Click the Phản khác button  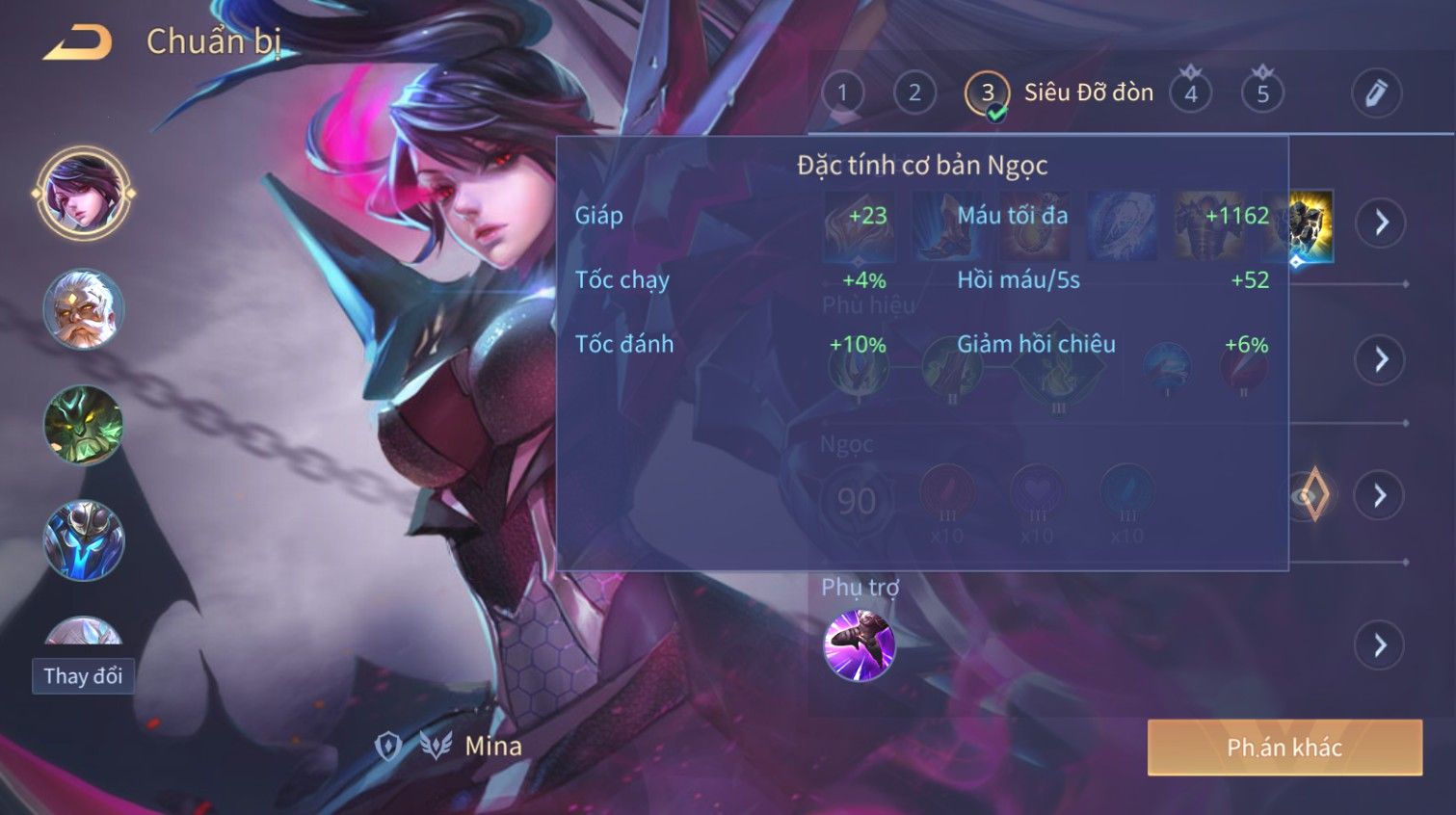click(x=1284, y=748)
